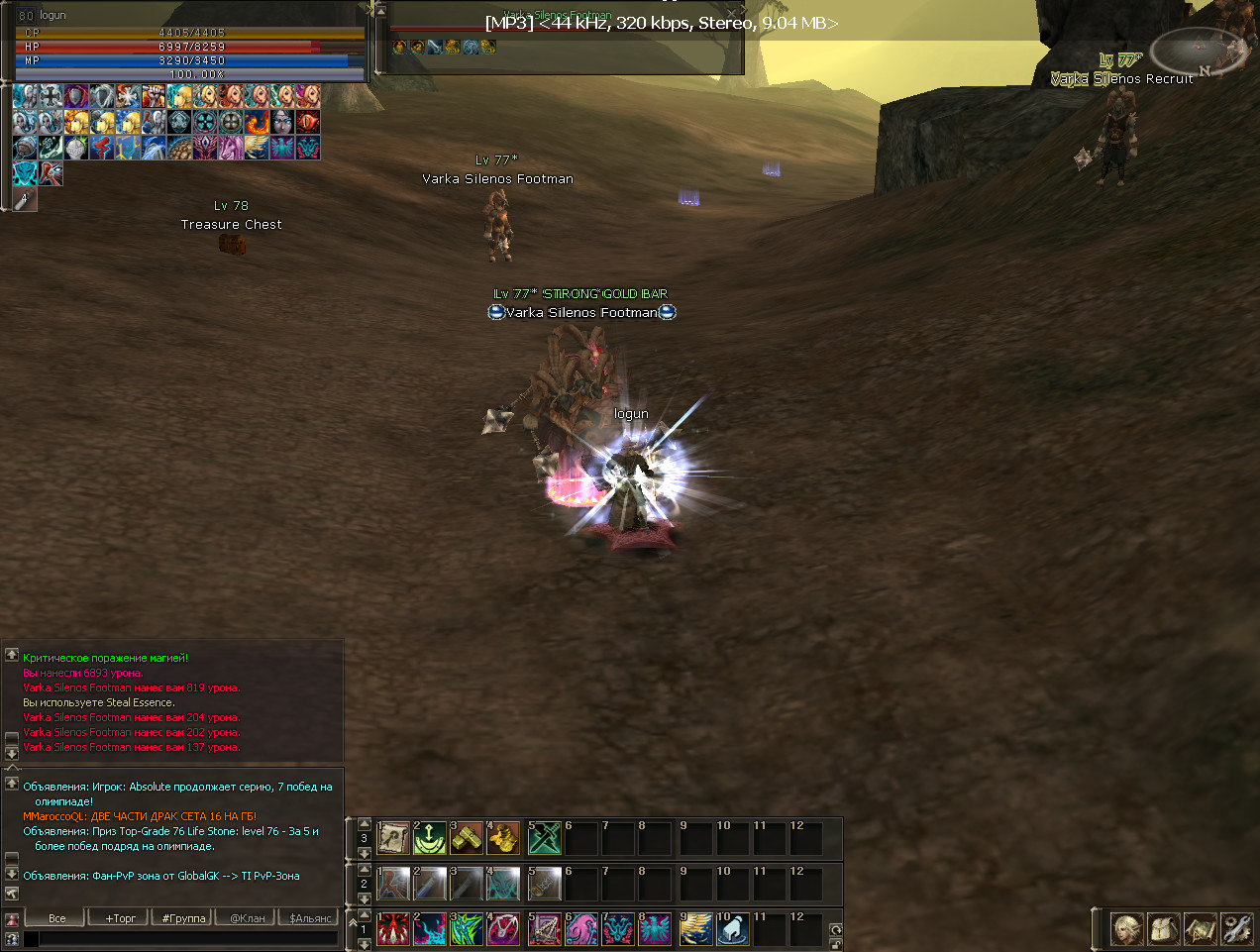Select the @Клан chat tab
Viewport: 1260px width, 952px height.
(x=247, y=918)
